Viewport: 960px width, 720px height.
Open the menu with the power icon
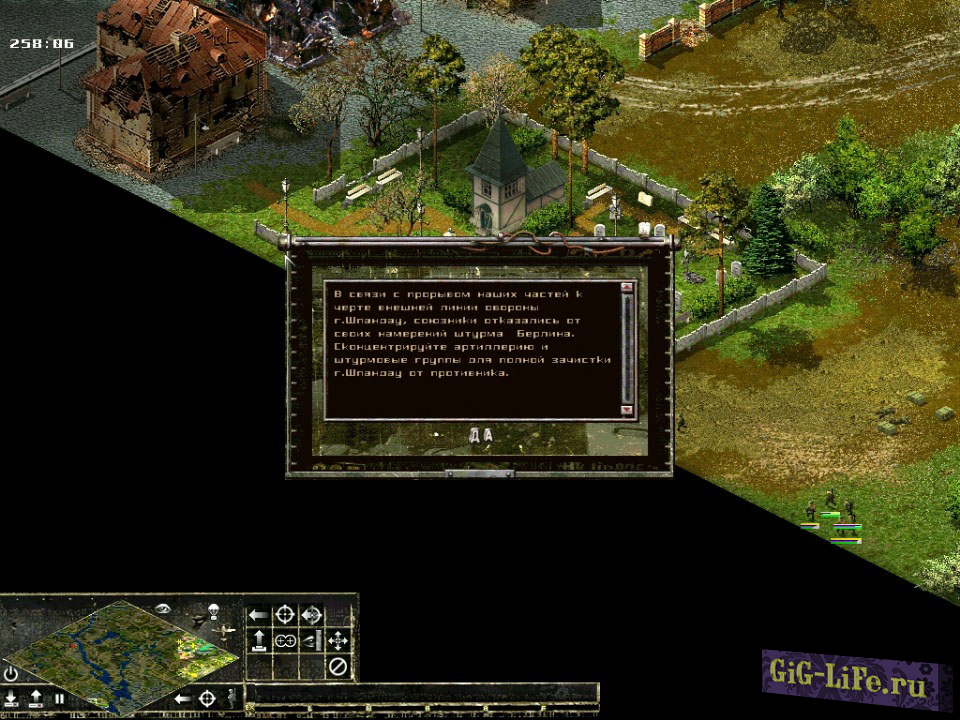click(x=11, y=673)
